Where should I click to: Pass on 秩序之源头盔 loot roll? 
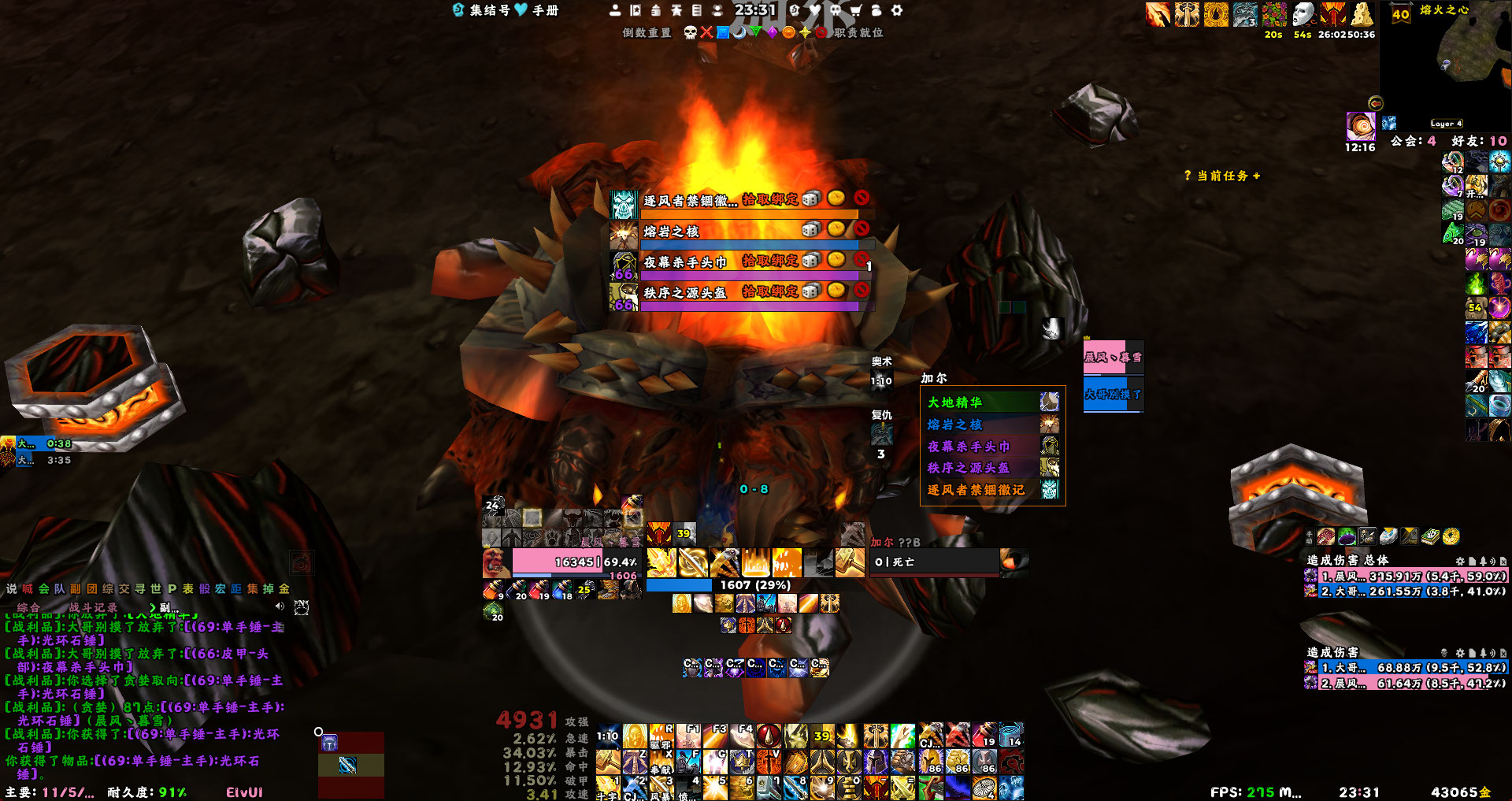point(862,291)
